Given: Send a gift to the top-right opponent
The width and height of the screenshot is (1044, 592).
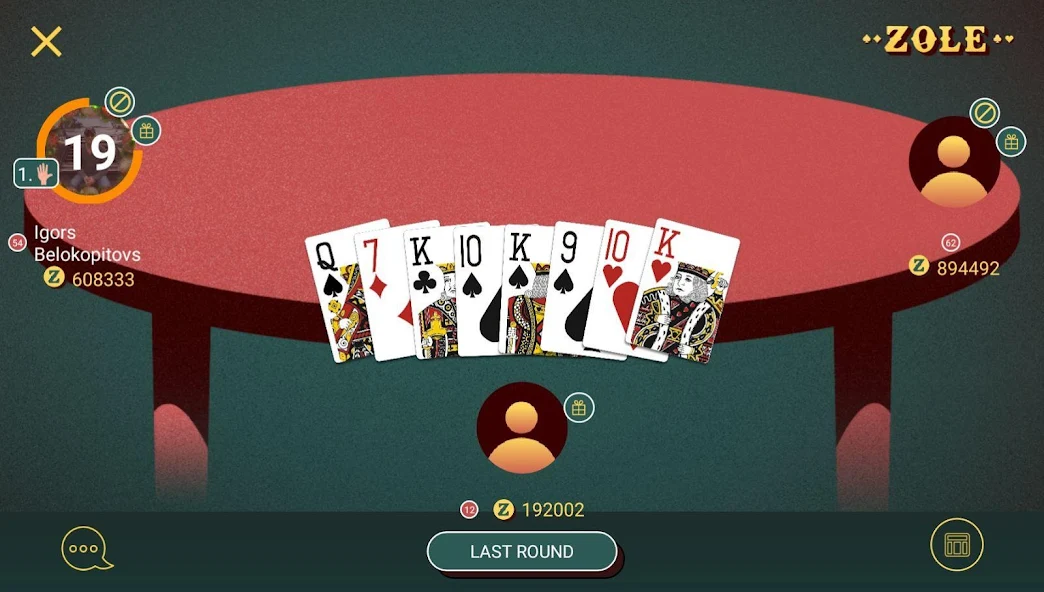Looking at the screenshot, I should [1011, 141].
